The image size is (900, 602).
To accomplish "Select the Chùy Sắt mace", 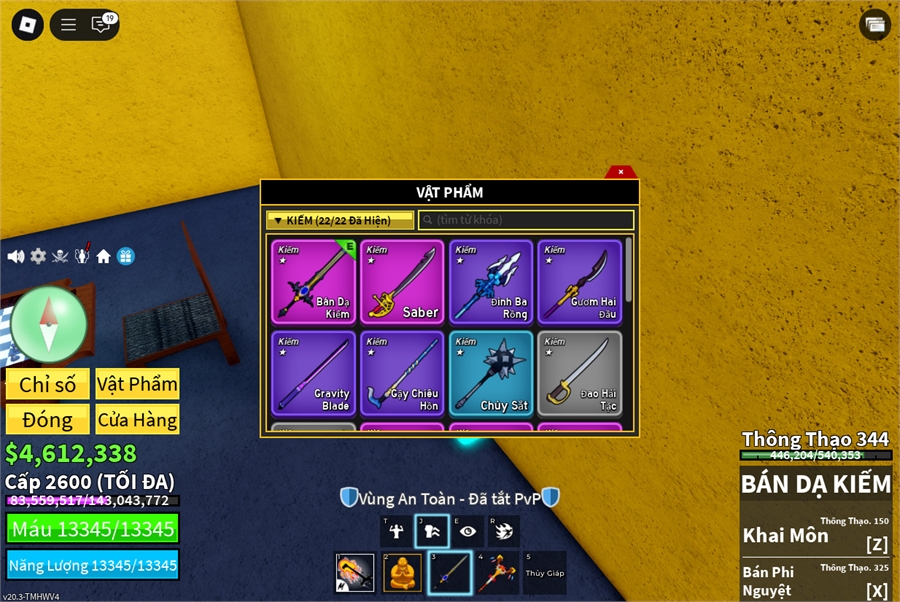I will (491, 373).
